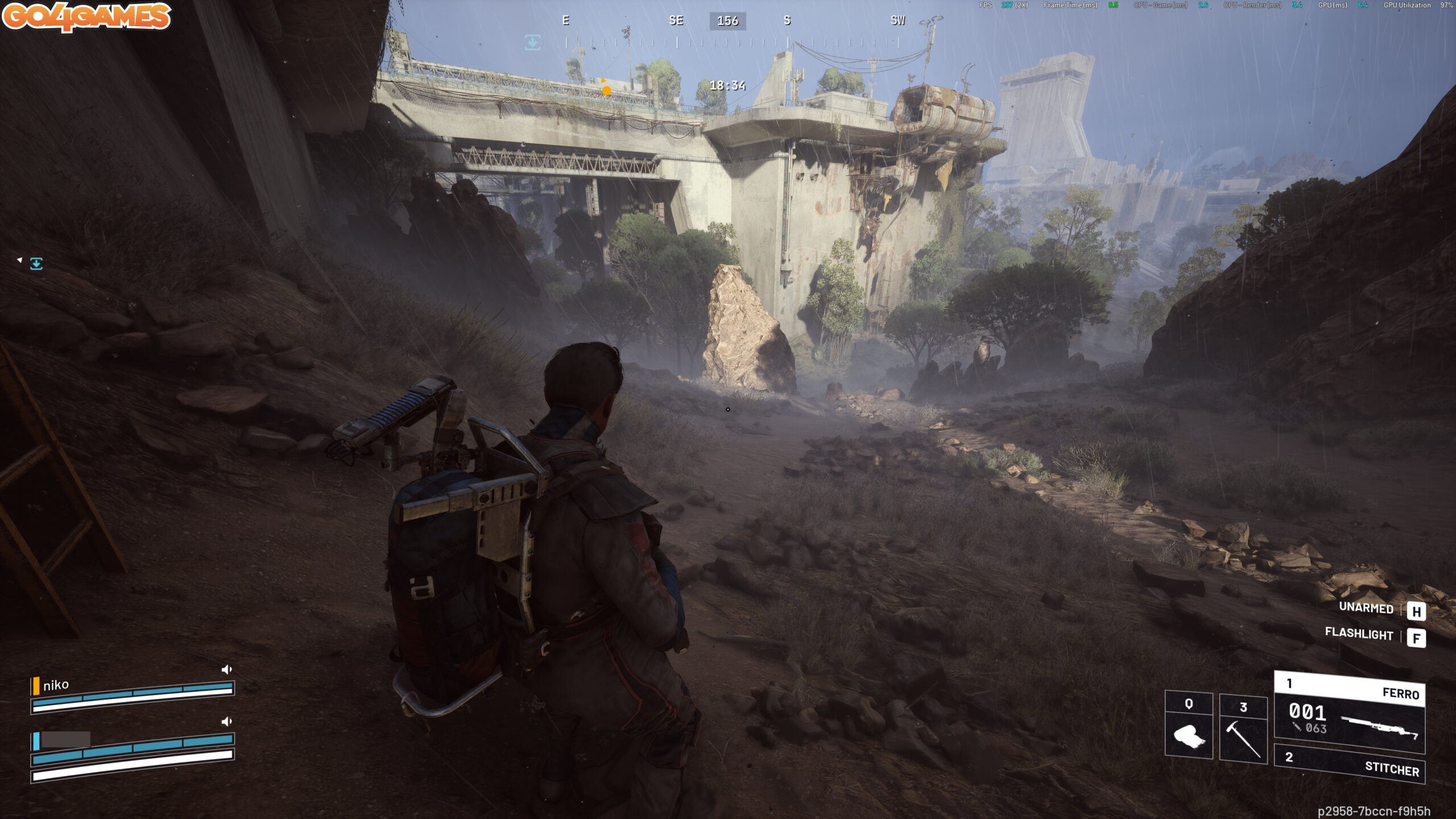This screenshot has height=819, width=1456.
Task: Click niko's squad member name
Action: [56, 685]
